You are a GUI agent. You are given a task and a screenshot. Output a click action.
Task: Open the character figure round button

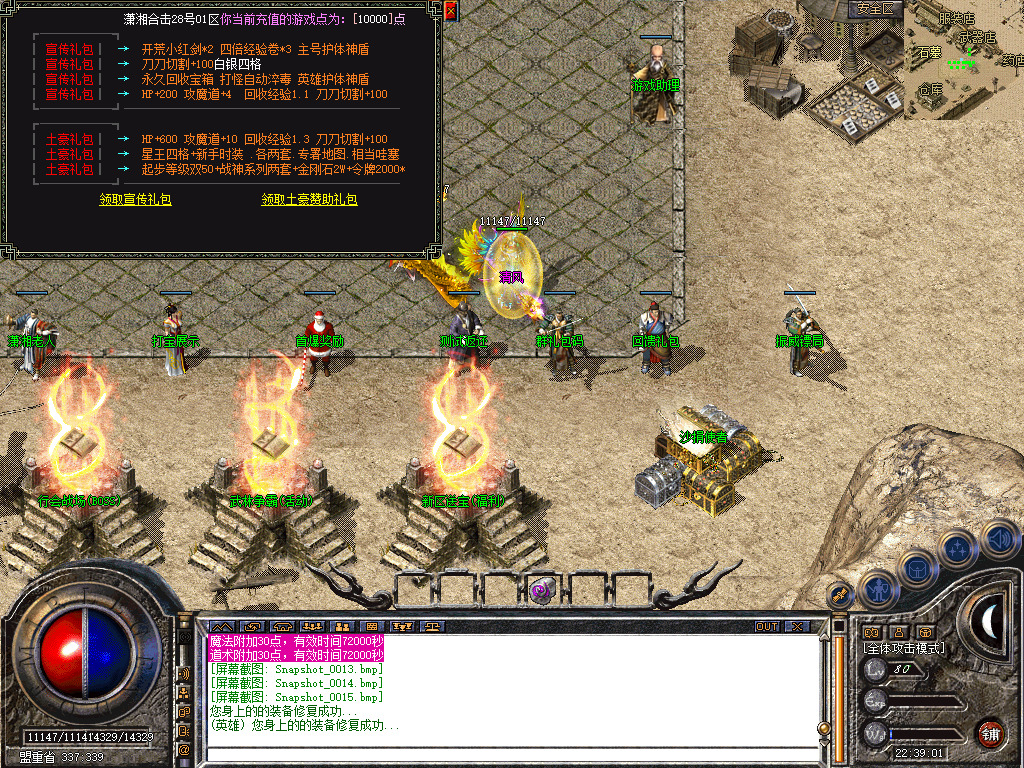(x=878, y=589)
